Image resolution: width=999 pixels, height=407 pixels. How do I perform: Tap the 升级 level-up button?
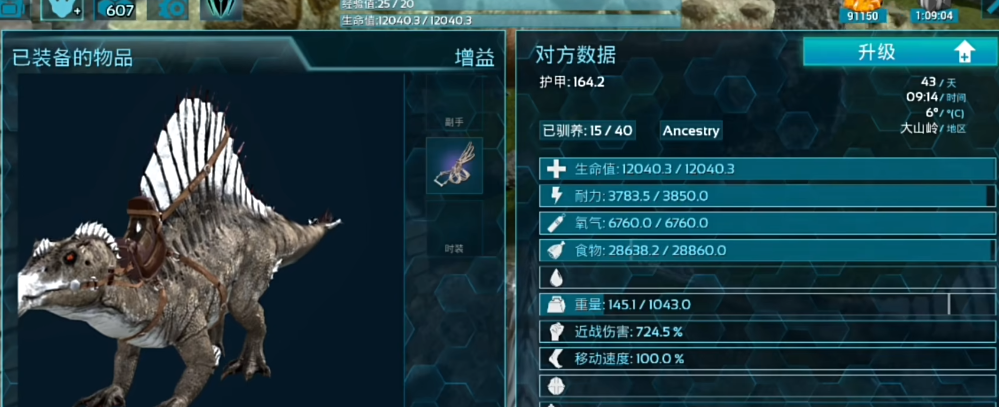tap(898, 53)
